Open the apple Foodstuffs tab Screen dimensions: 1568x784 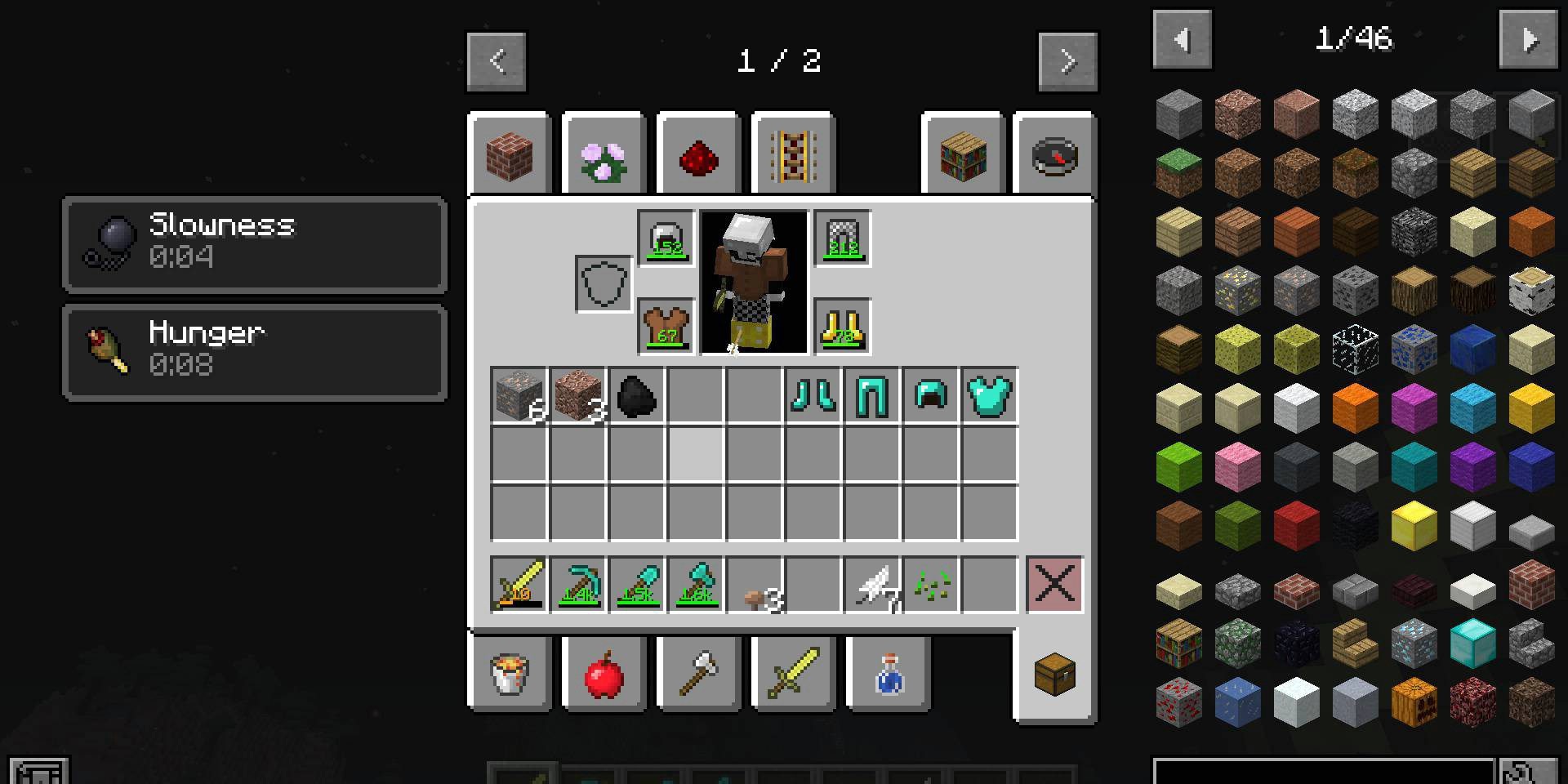click(x=604, y=675)
